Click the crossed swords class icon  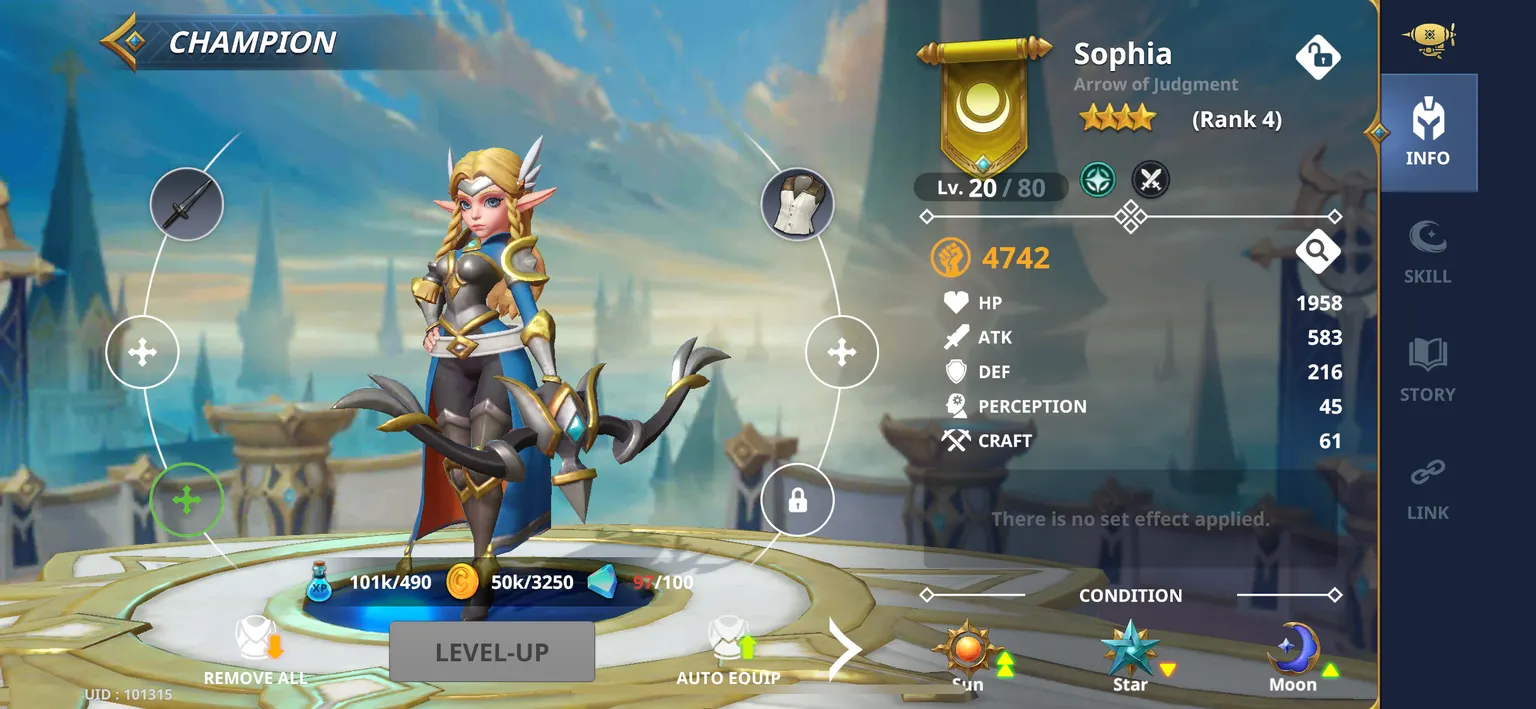tap(1150, 181)
